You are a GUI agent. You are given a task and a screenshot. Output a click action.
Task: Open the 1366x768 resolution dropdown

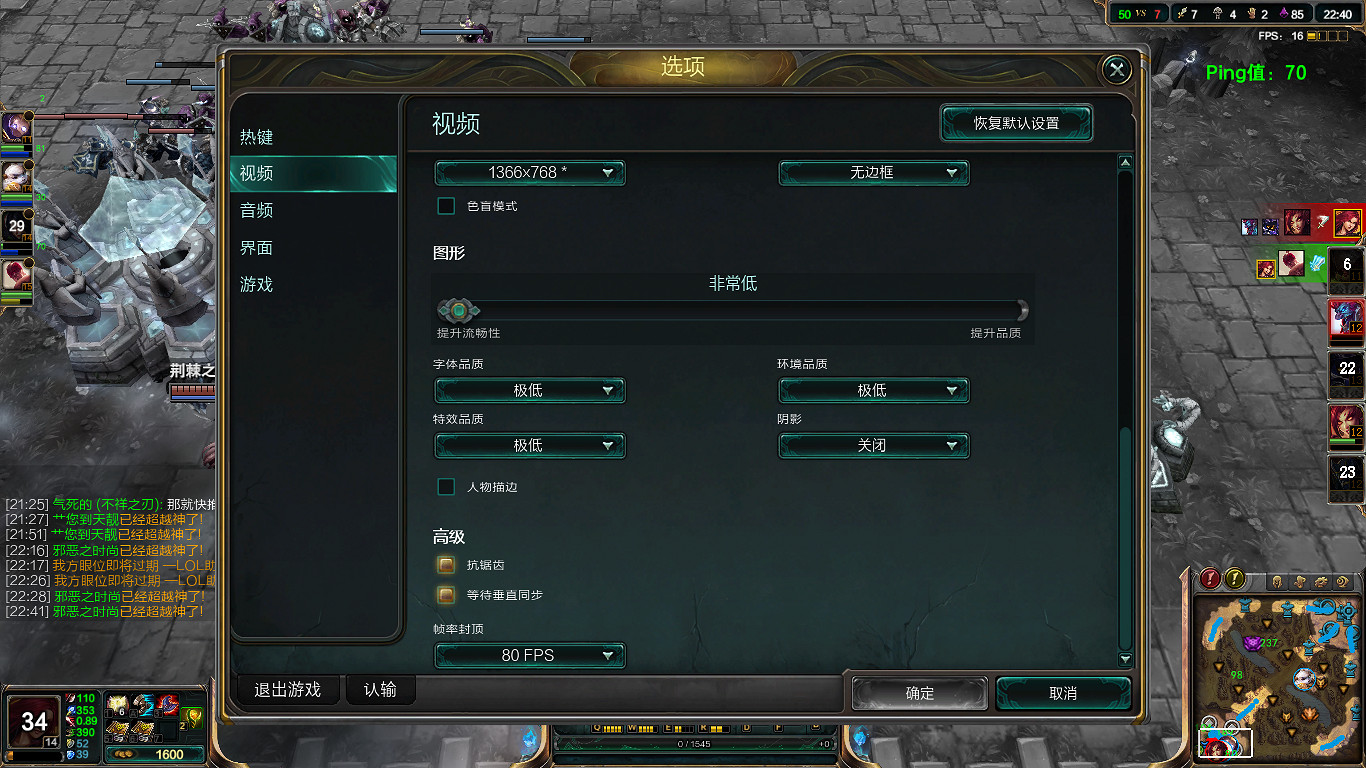pyautogui.click(x=529, y=172)
